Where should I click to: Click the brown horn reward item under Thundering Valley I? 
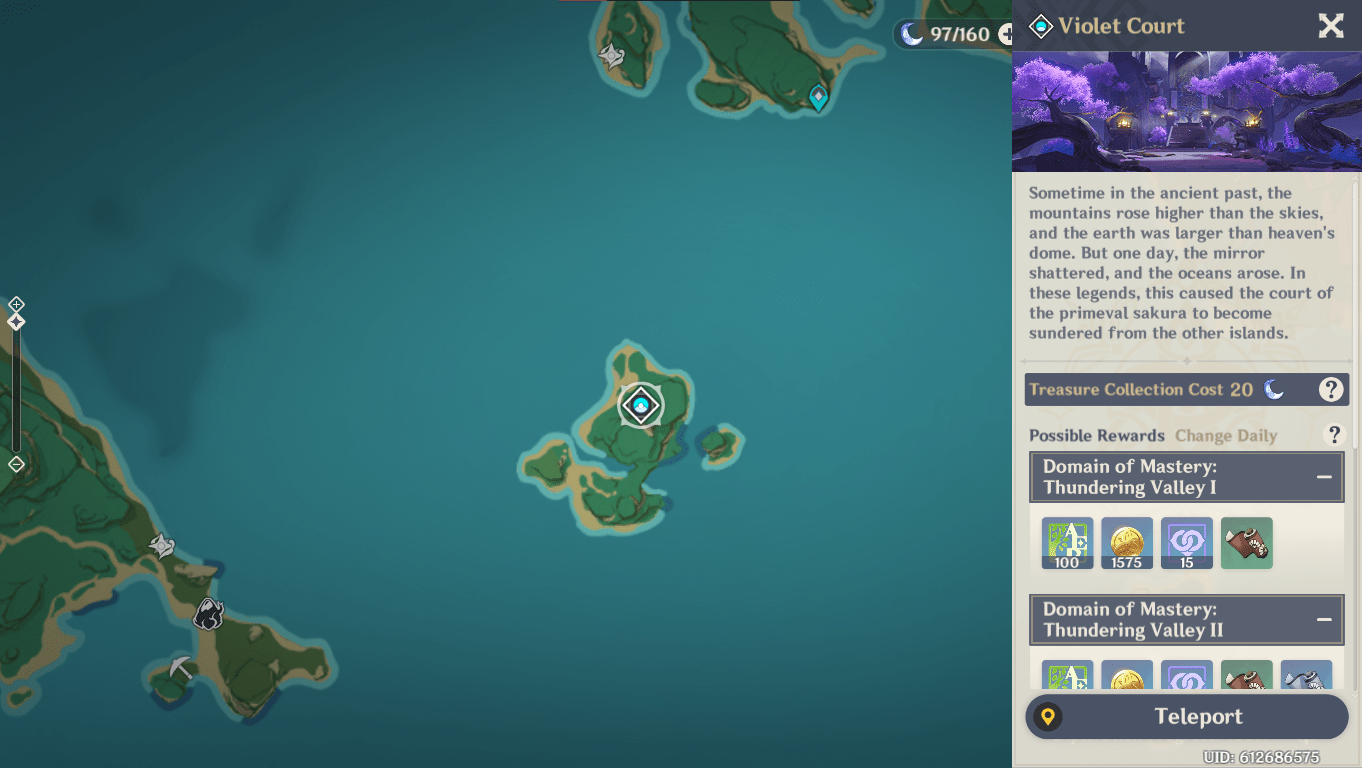pyautogui.click(x=1246, y=542)
